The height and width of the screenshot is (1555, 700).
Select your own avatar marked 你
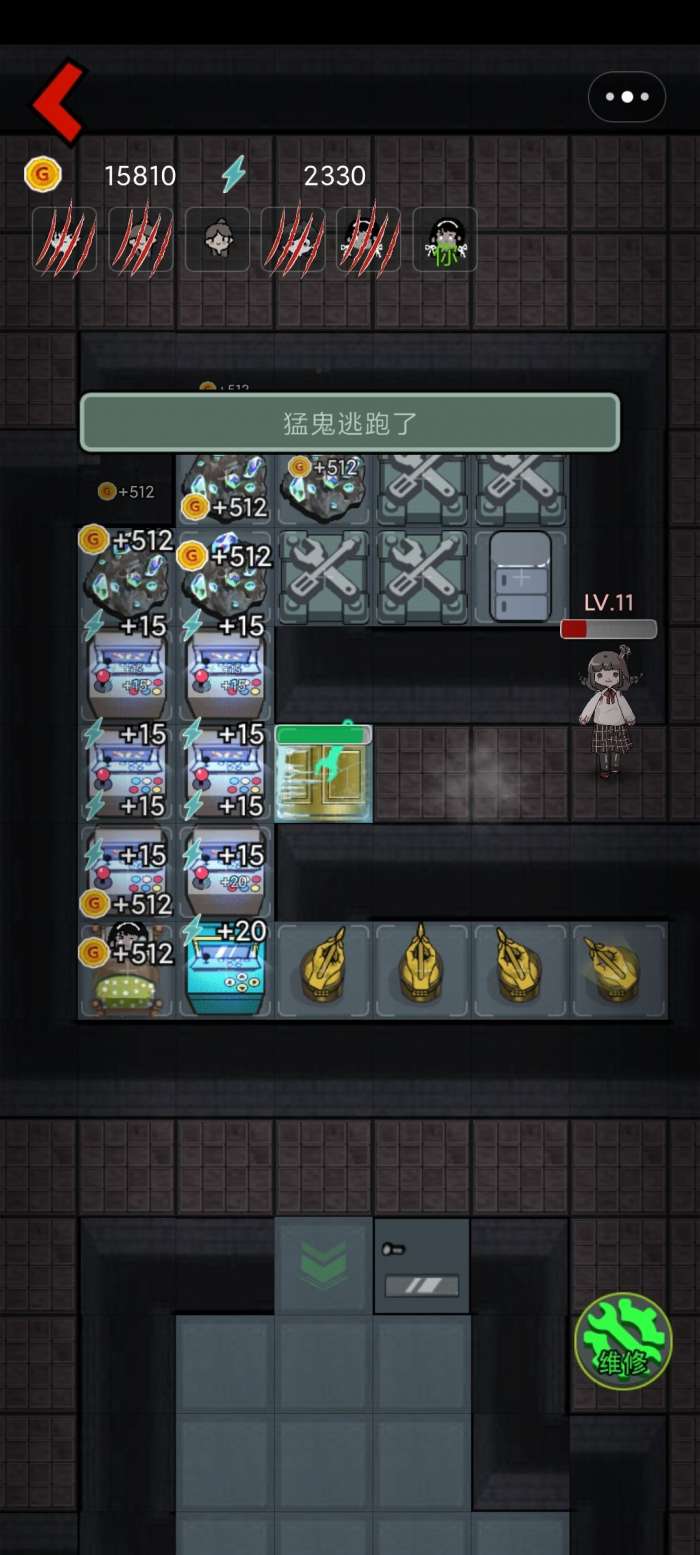pyautogui.click(x=445, y=239)
